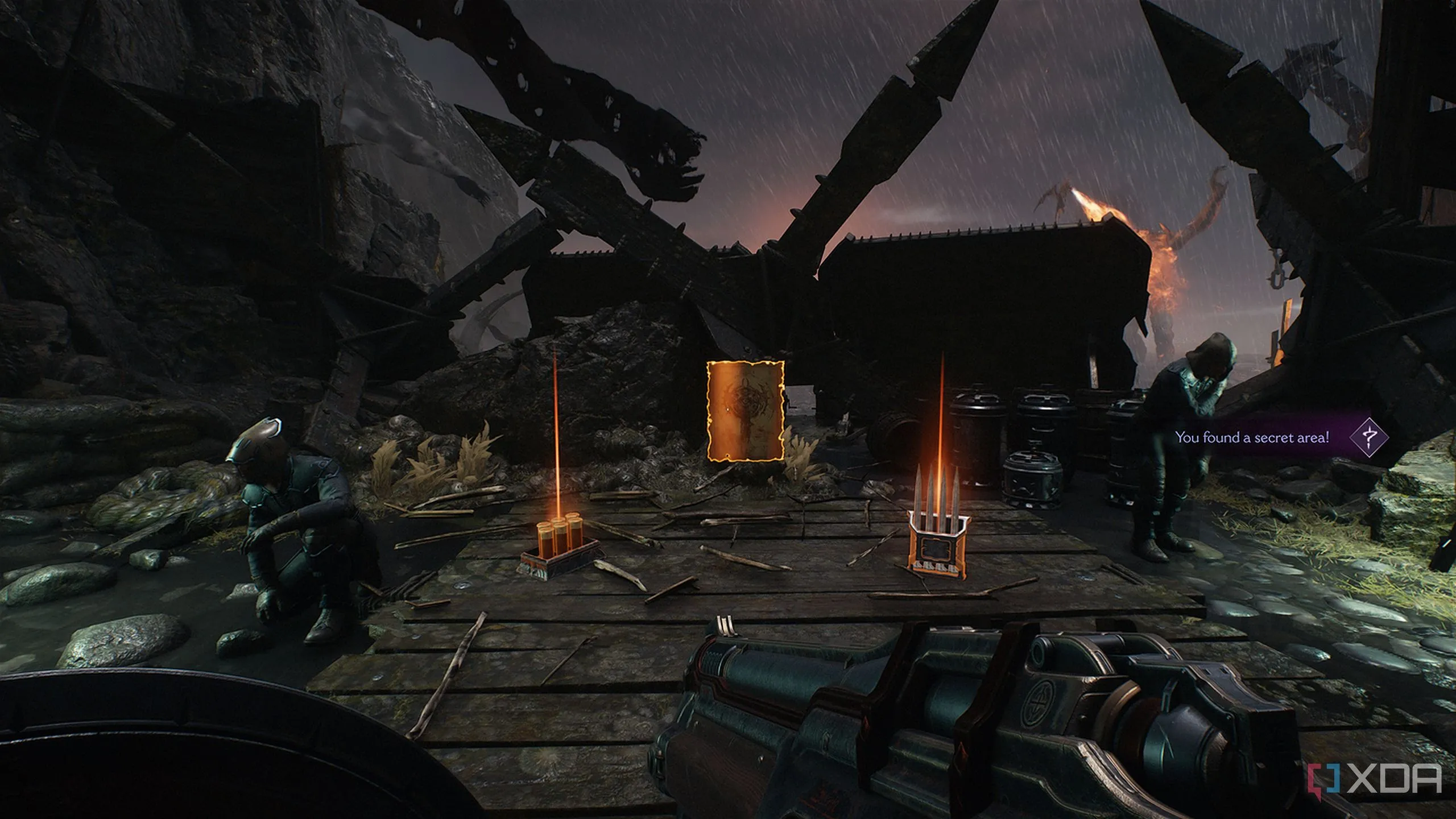Select the diamond secret question mark icon

(1368, 437)
